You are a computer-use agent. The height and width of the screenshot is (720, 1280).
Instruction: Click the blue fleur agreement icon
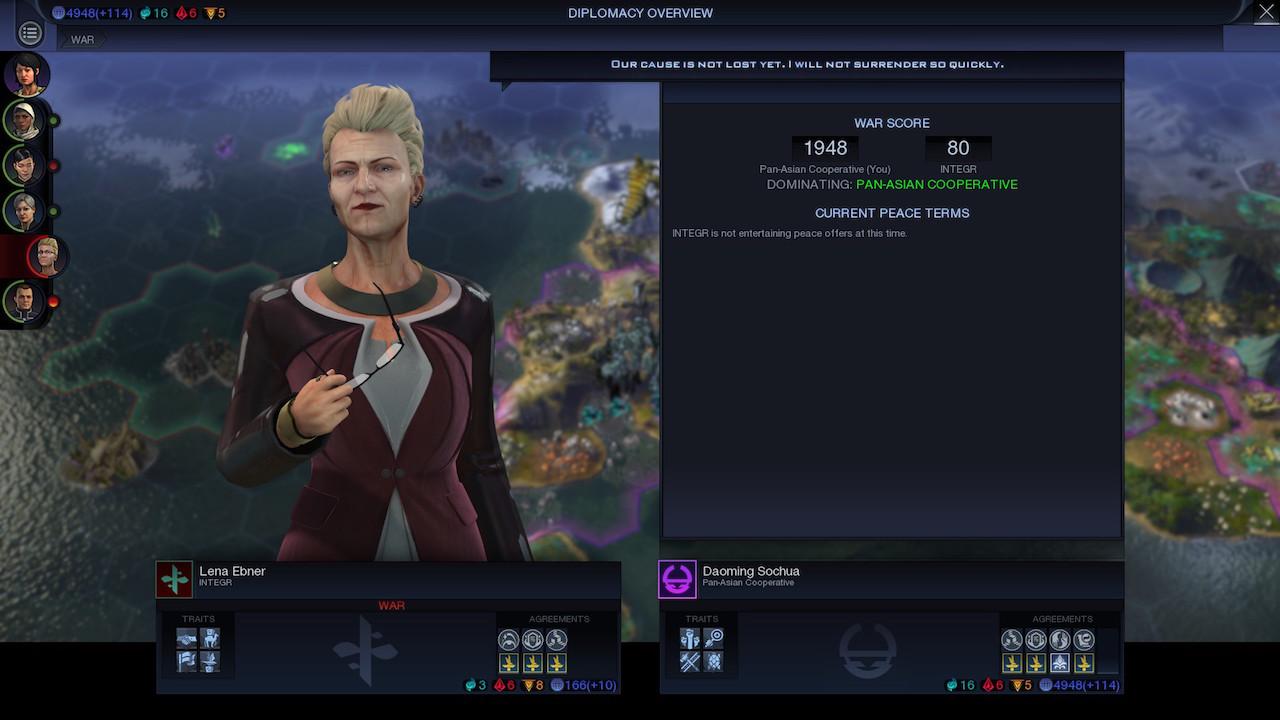[1060, 663]
